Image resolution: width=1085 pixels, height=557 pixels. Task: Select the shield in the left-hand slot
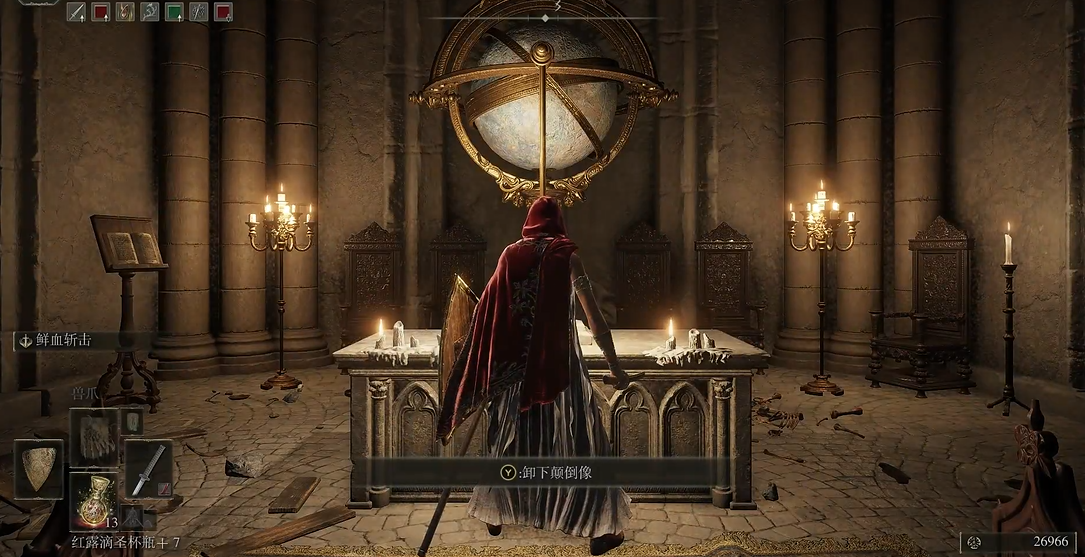coord(39,468)
